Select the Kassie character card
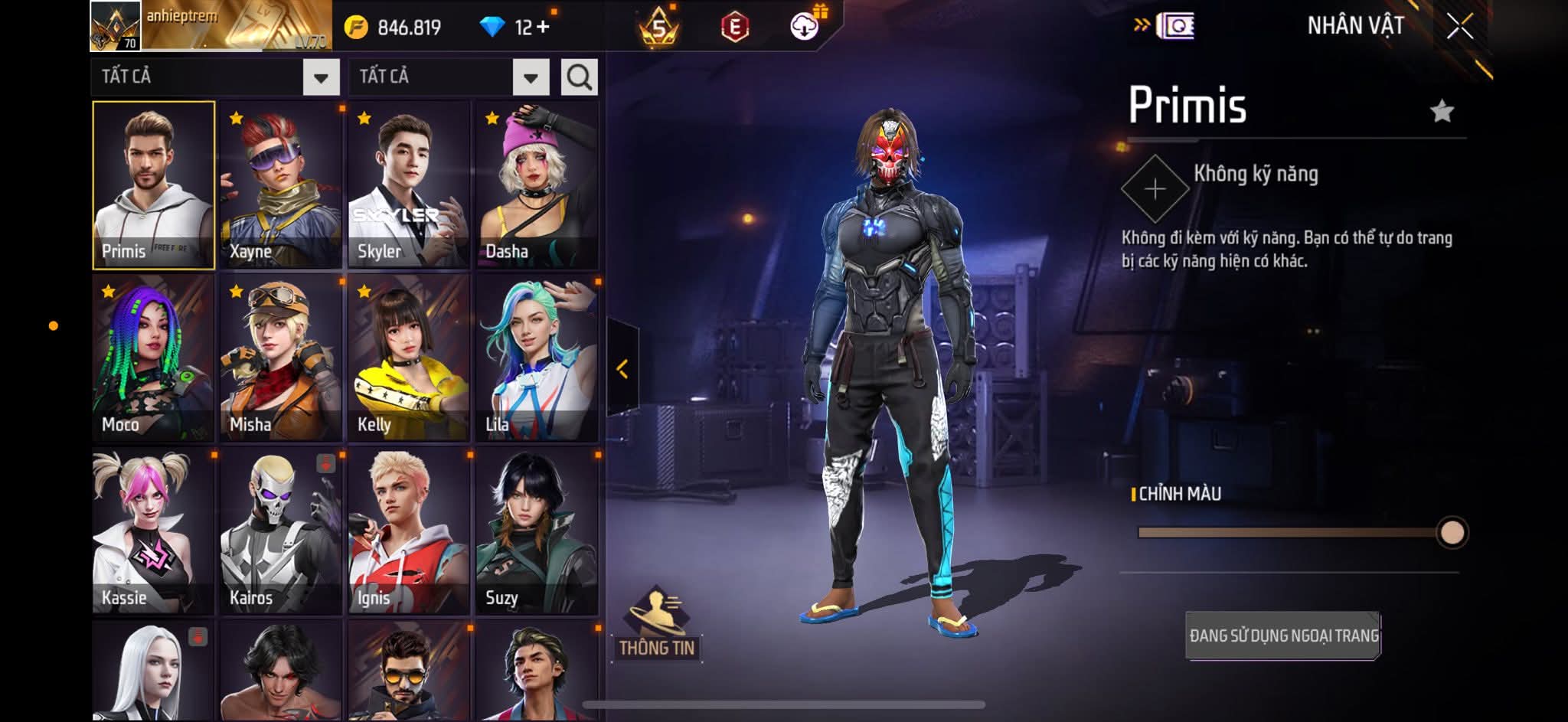 coord(153,532)
